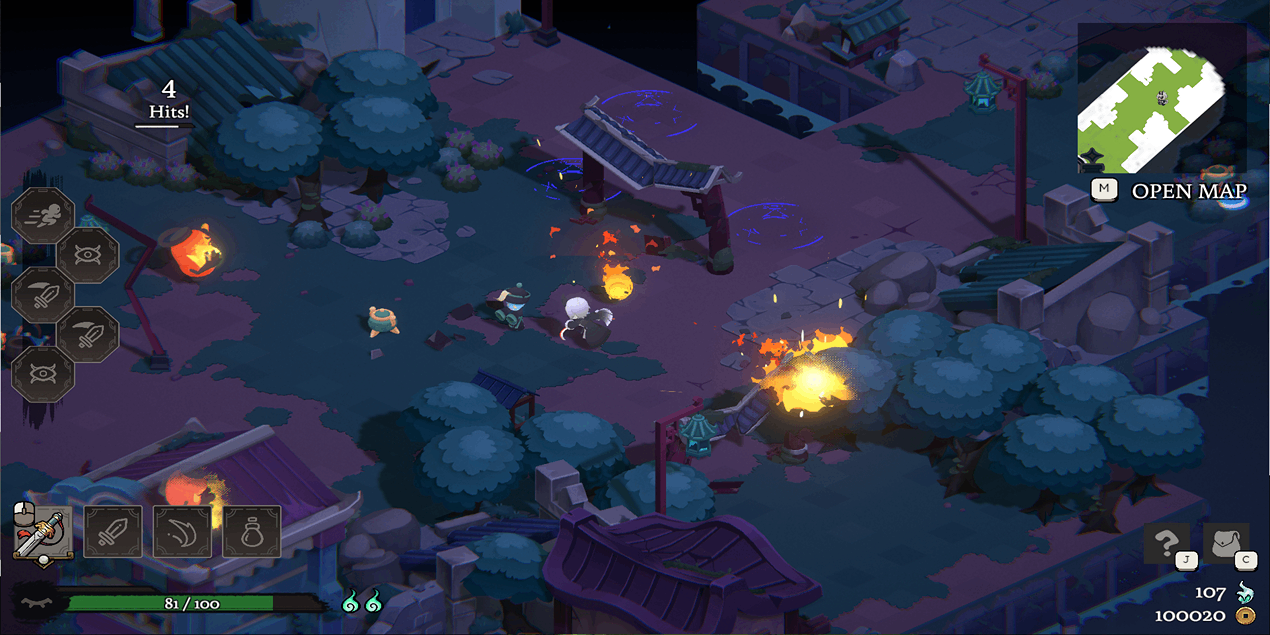Open the question mark journal icon

(x=1166, y=544)
